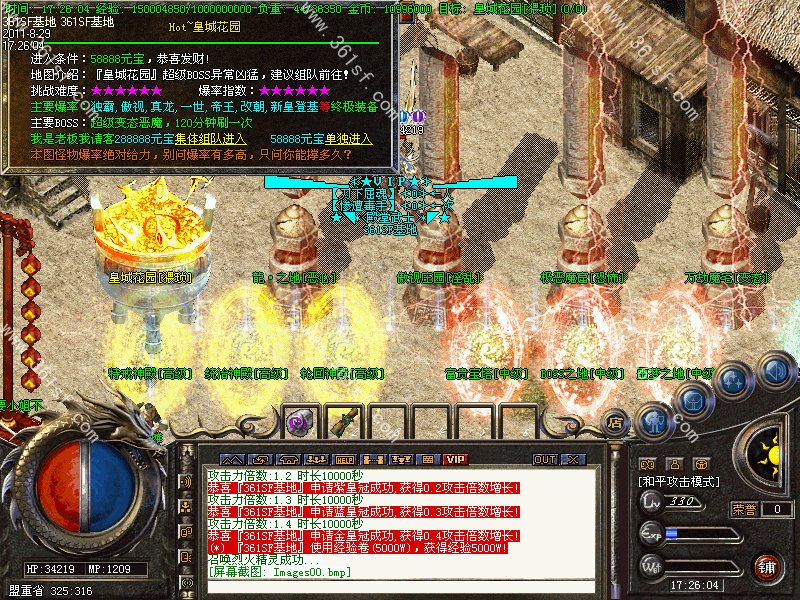Viewport: 800px width, 600px height.
Task: Open the inventory bag icon
Action: [x=692, y=401]
